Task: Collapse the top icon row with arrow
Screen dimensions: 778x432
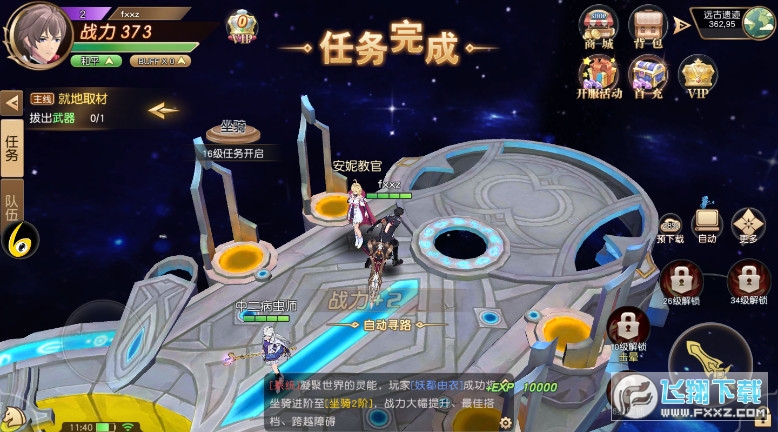Action: tap(682, 24)
